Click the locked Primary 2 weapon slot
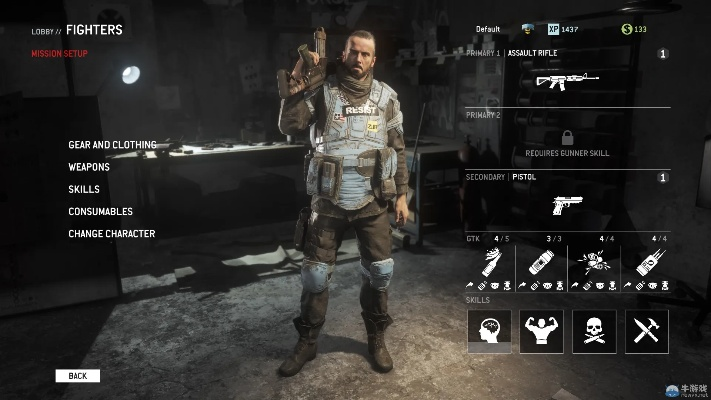The width and height of the screenshot is (711, 400). click(x=567, y=143)
